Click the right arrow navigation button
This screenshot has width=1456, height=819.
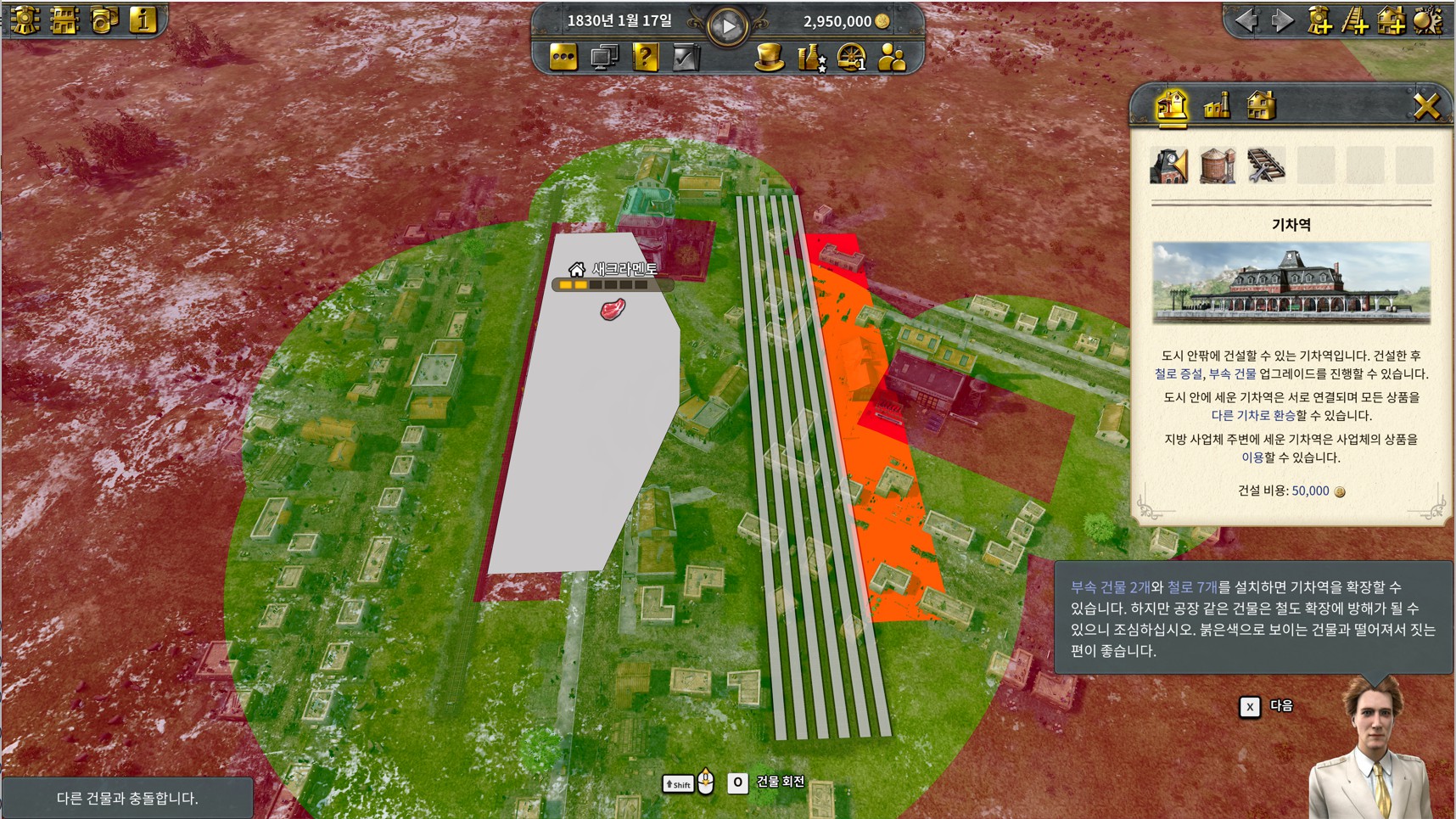[1282, 20]
